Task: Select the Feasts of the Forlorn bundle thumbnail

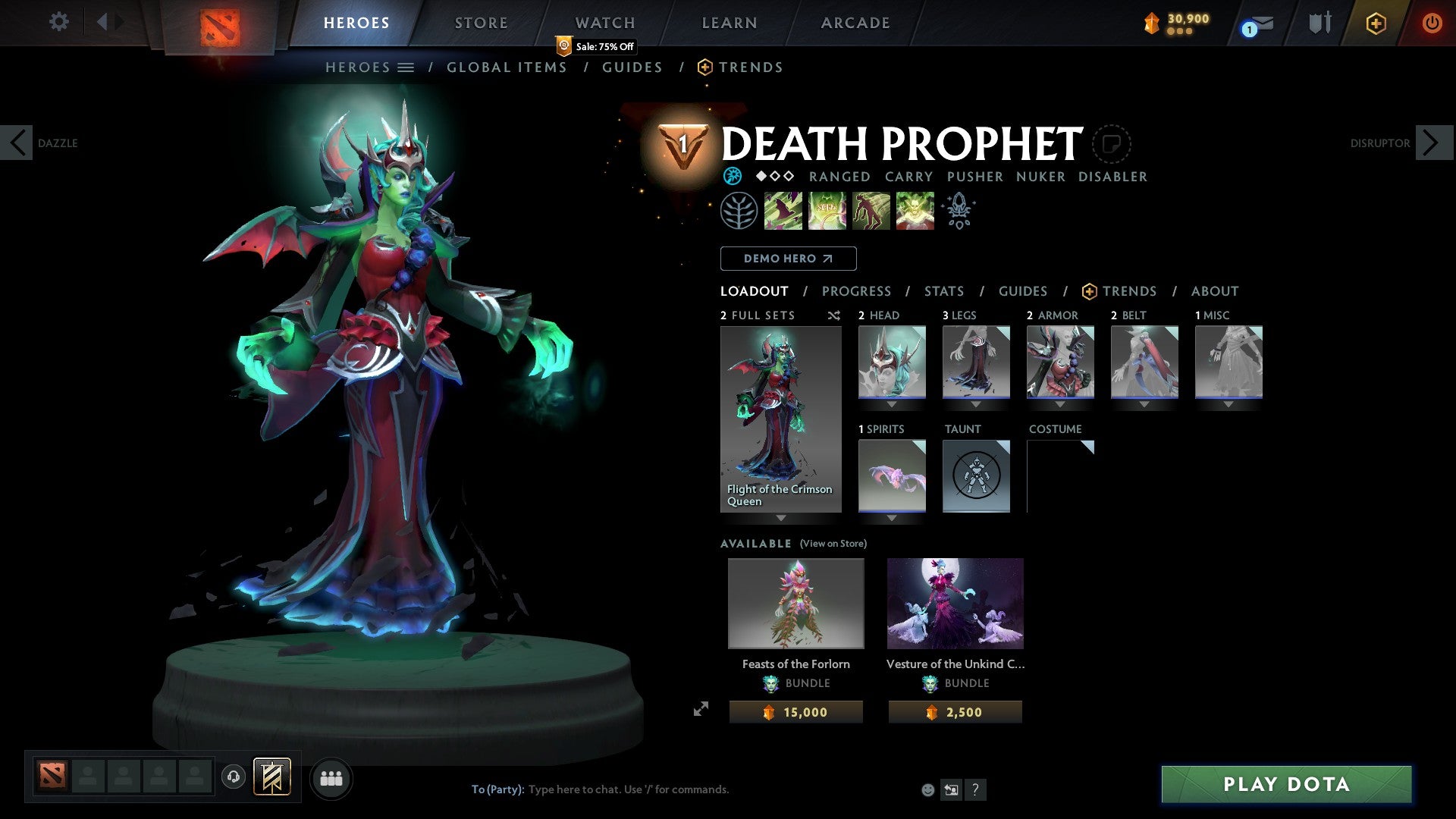Action: click(x=795, y=603)
